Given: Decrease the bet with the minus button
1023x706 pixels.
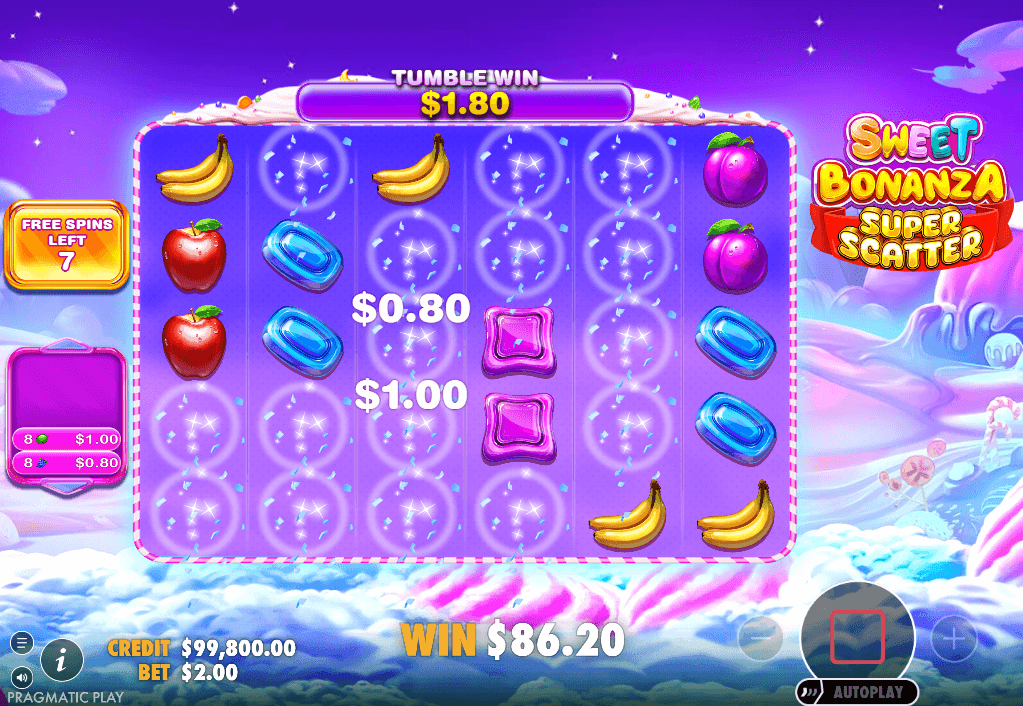Looking at the screenshot, I should pos(760,636).
